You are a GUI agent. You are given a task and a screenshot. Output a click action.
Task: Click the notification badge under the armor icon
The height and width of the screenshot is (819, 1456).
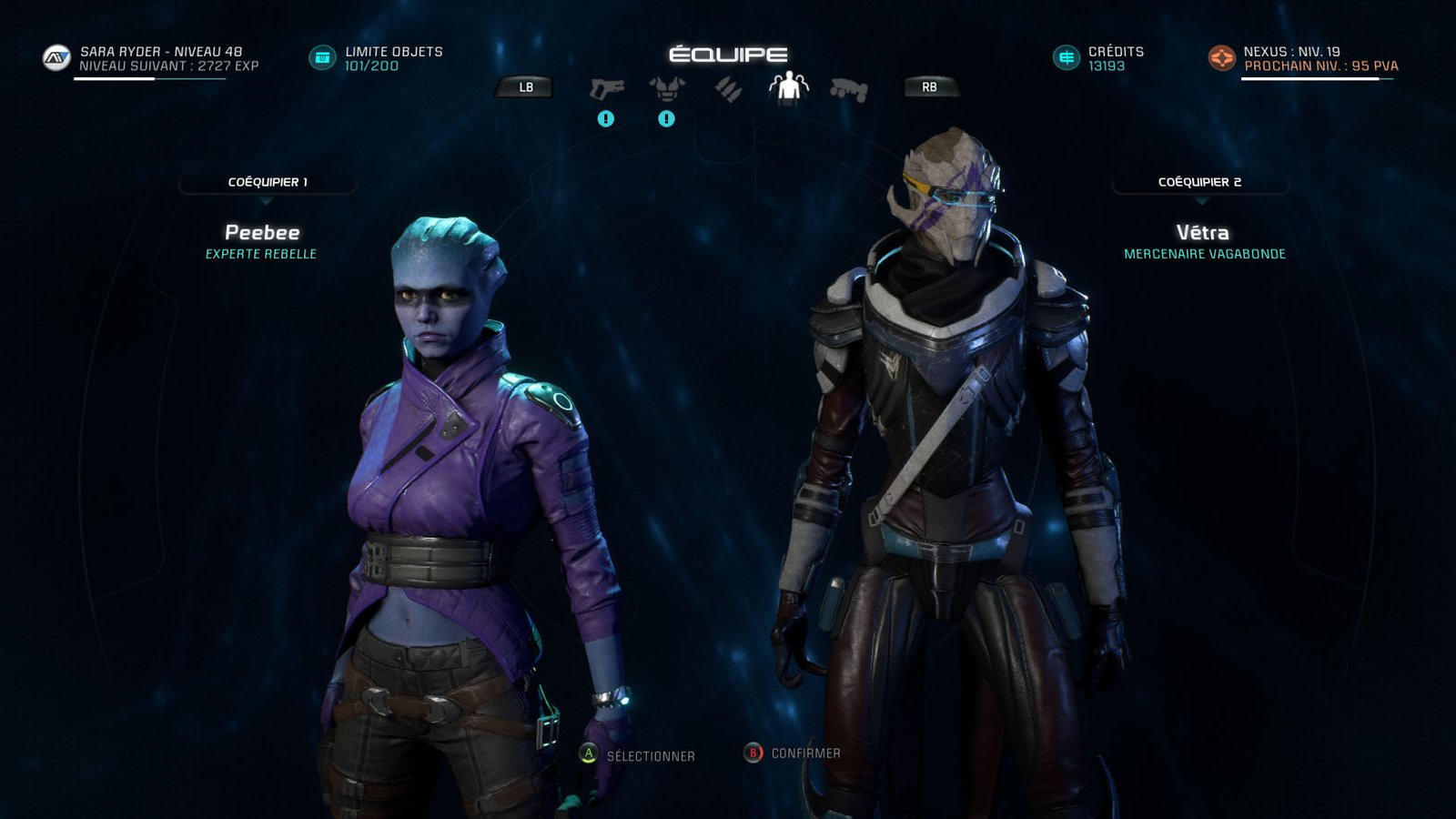point(665,118)
